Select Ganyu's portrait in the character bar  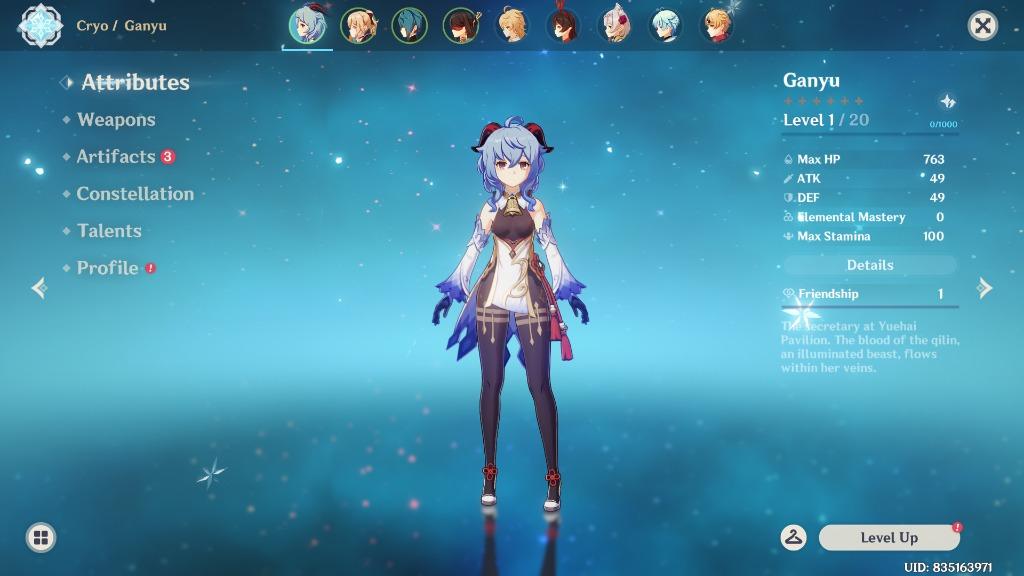[x=307, y=26]
